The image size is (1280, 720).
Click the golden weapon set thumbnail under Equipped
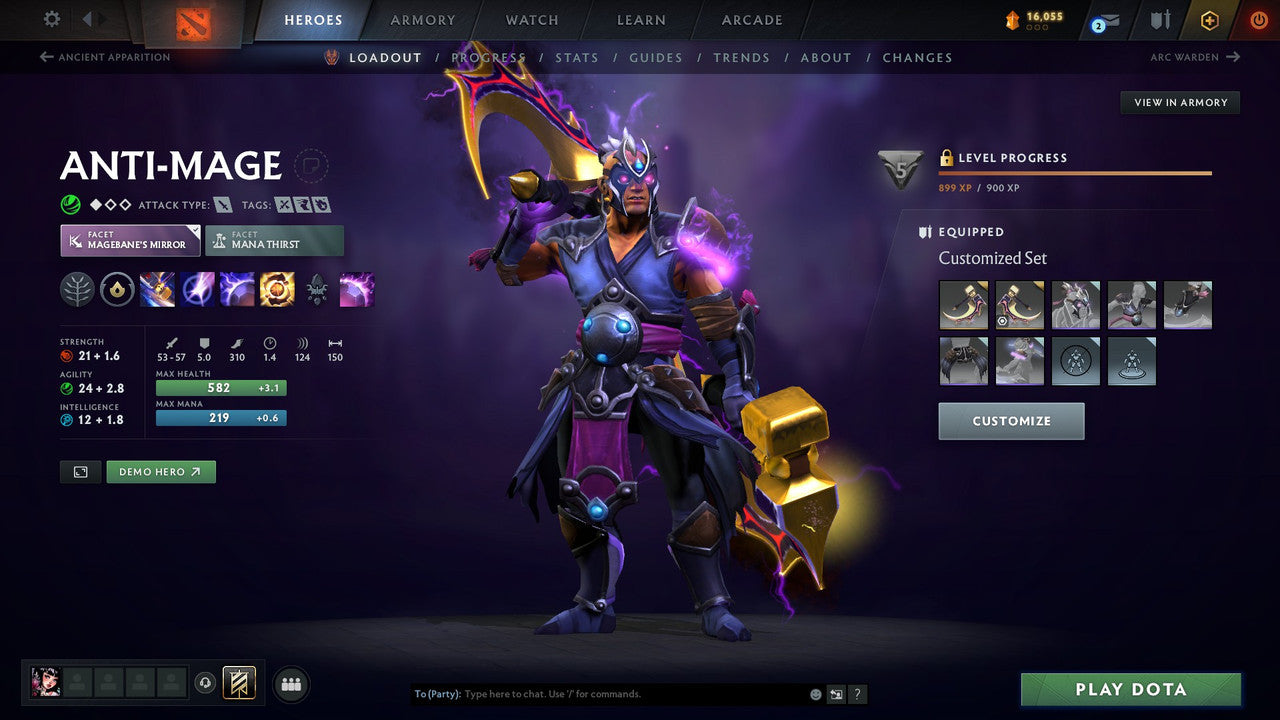click(x=964, y=304)
